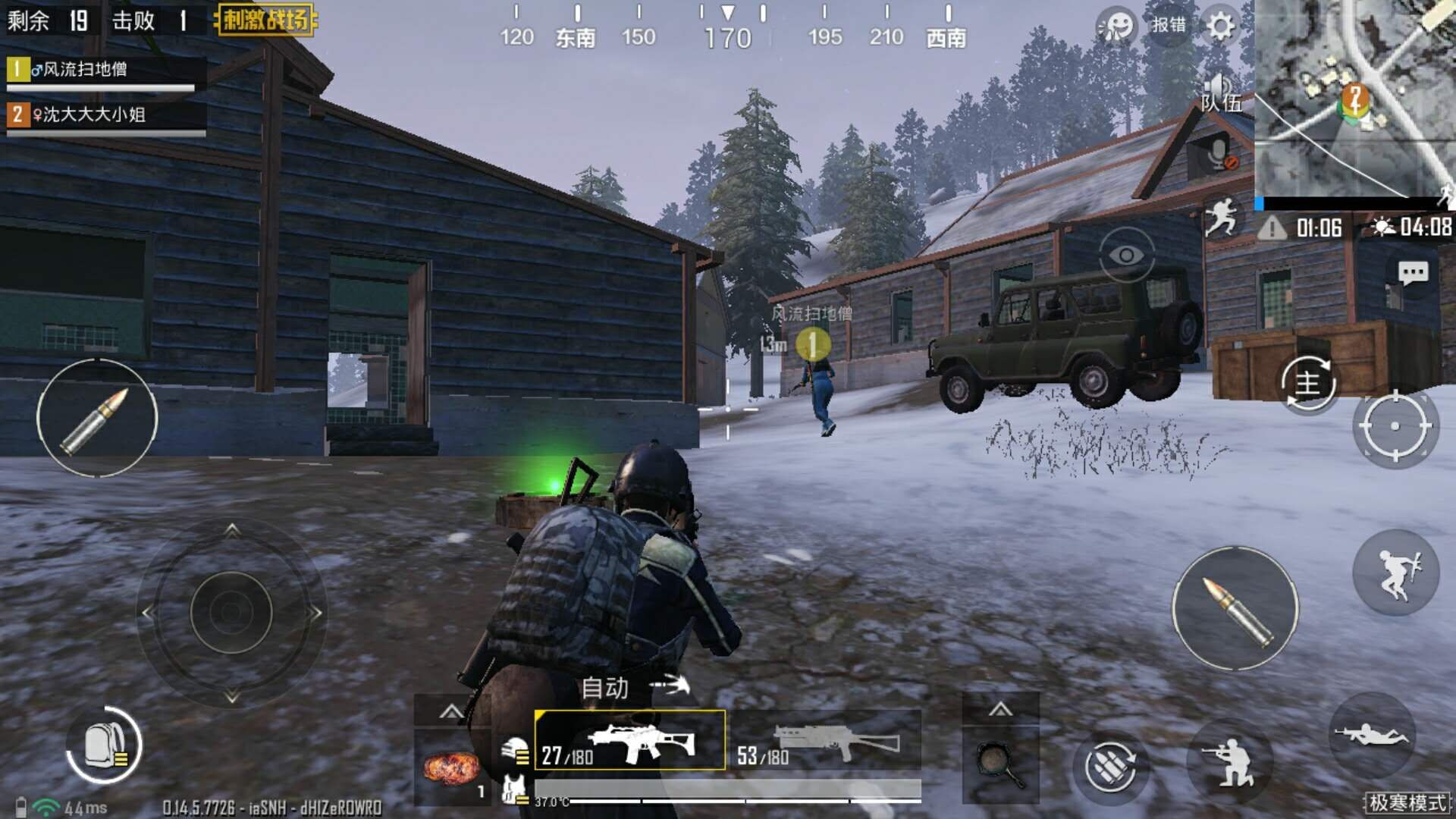The height and width of the screenshot is (819, 1456).
Task: Open the chat message bubble
Action: (1412, 273)
